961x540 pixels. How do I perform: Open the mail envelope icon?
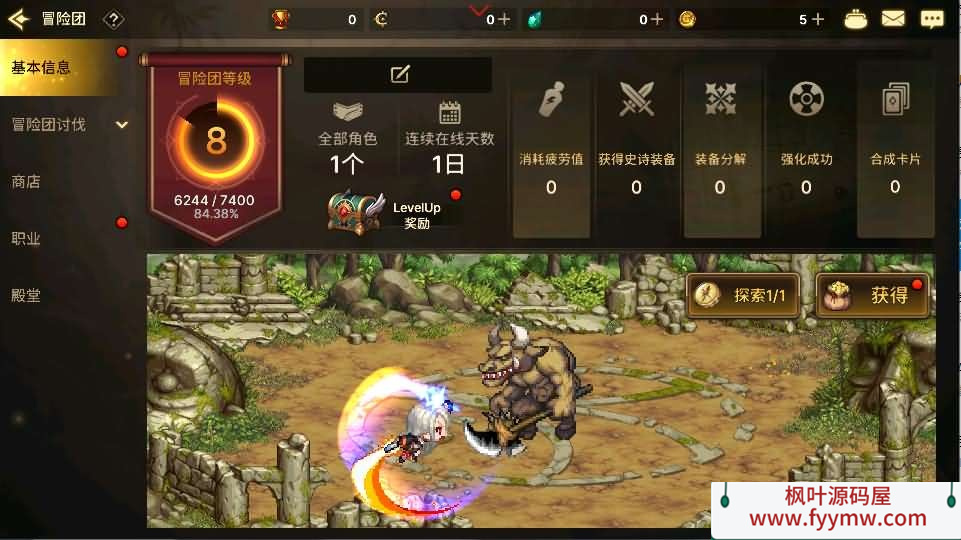892,19
